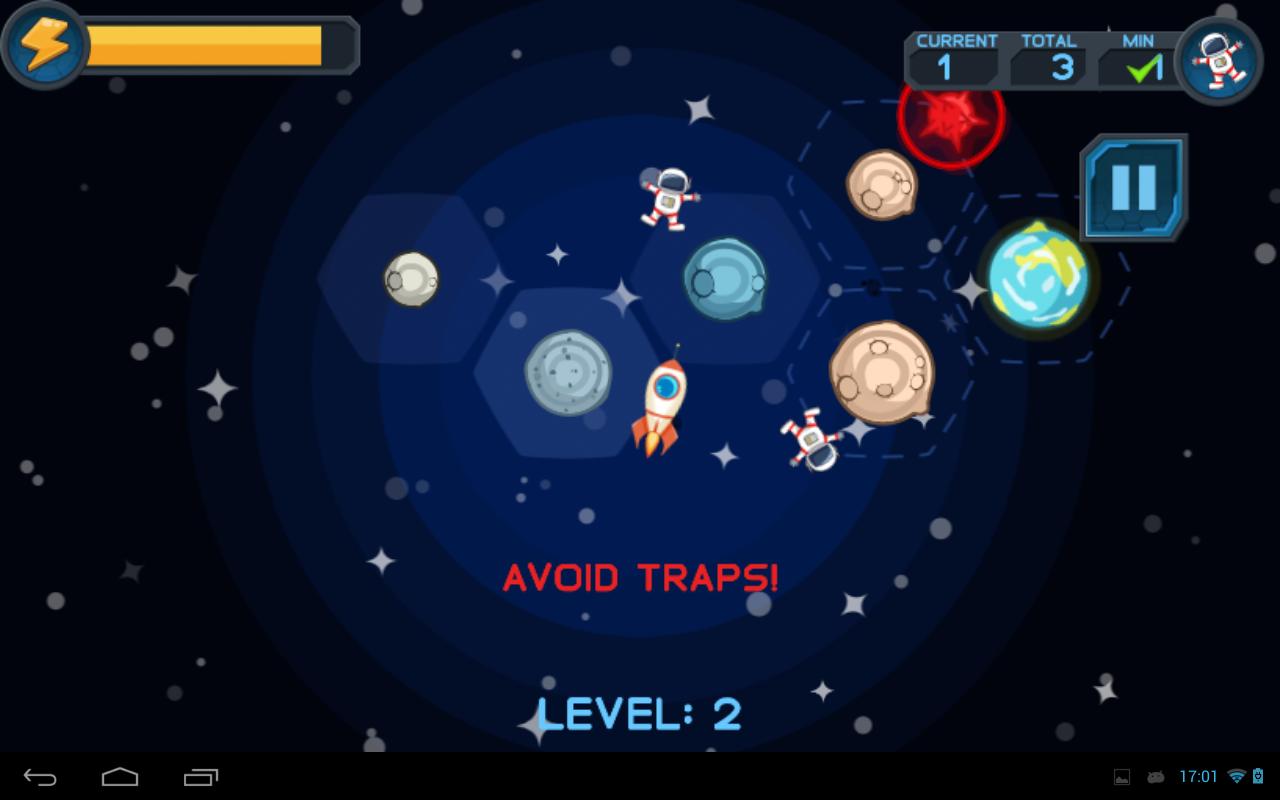Click the glowing blue-green planet
Screen dimensions: 1280x800
click(x=1040, y=276)
